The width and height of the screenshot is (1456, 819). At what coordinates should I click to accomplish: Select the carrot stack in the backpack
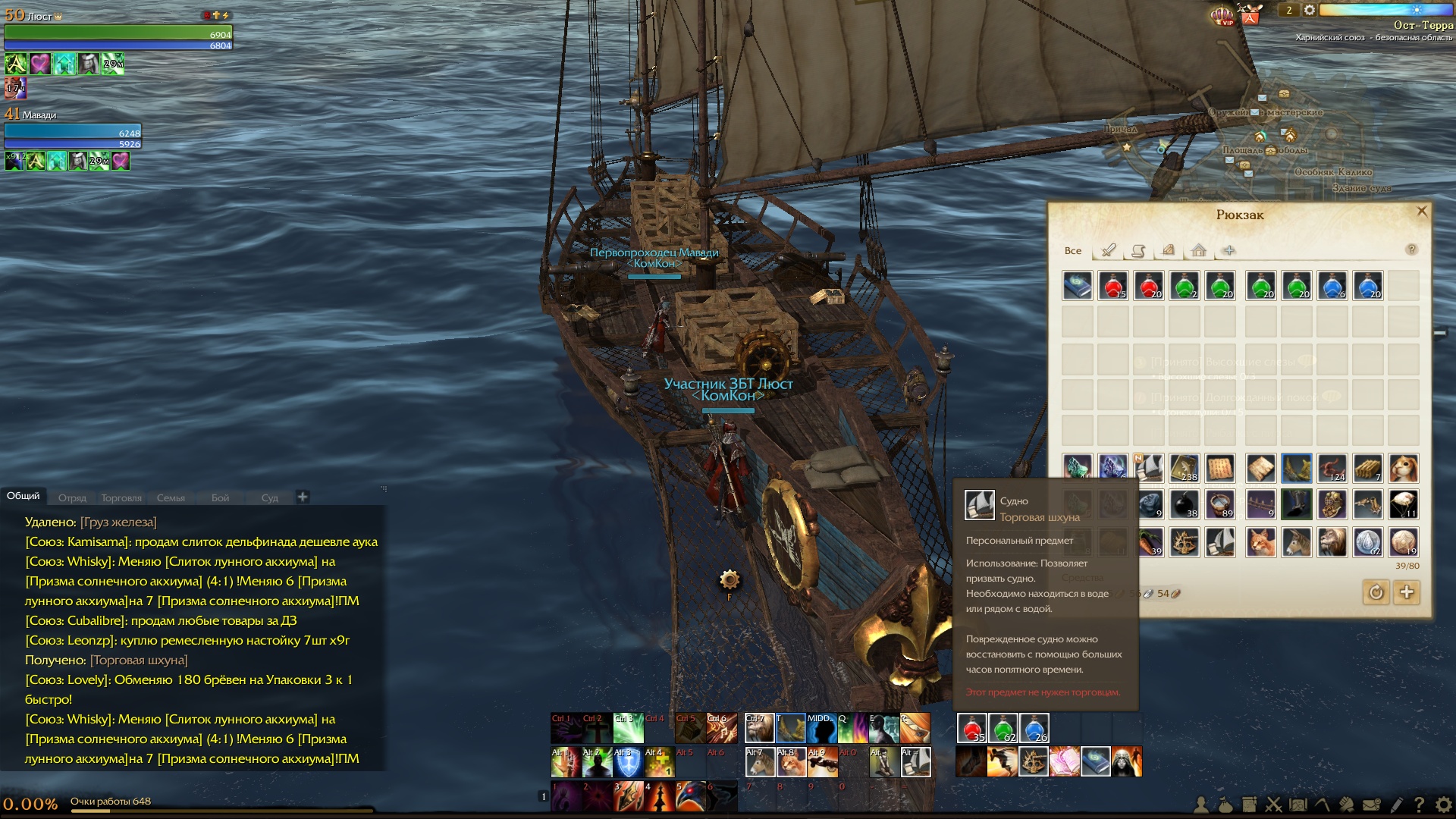pyautogui.click(x=1150, y=541)
